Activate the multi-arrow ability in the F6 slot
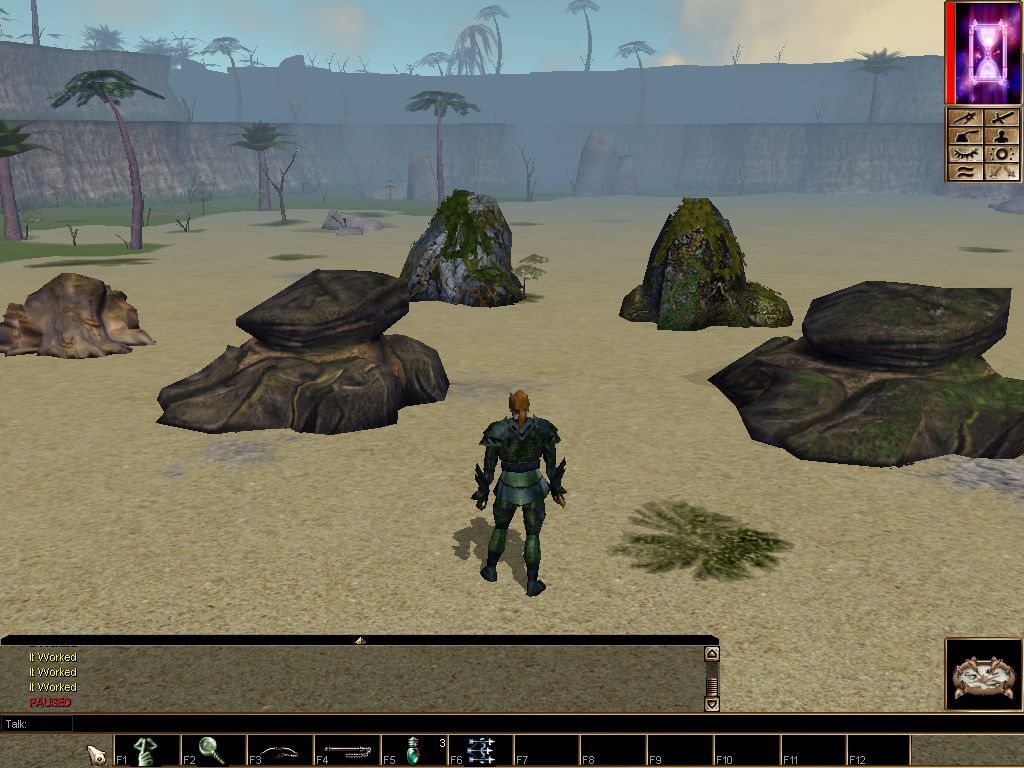1024x768 pixels. [481, 750]
